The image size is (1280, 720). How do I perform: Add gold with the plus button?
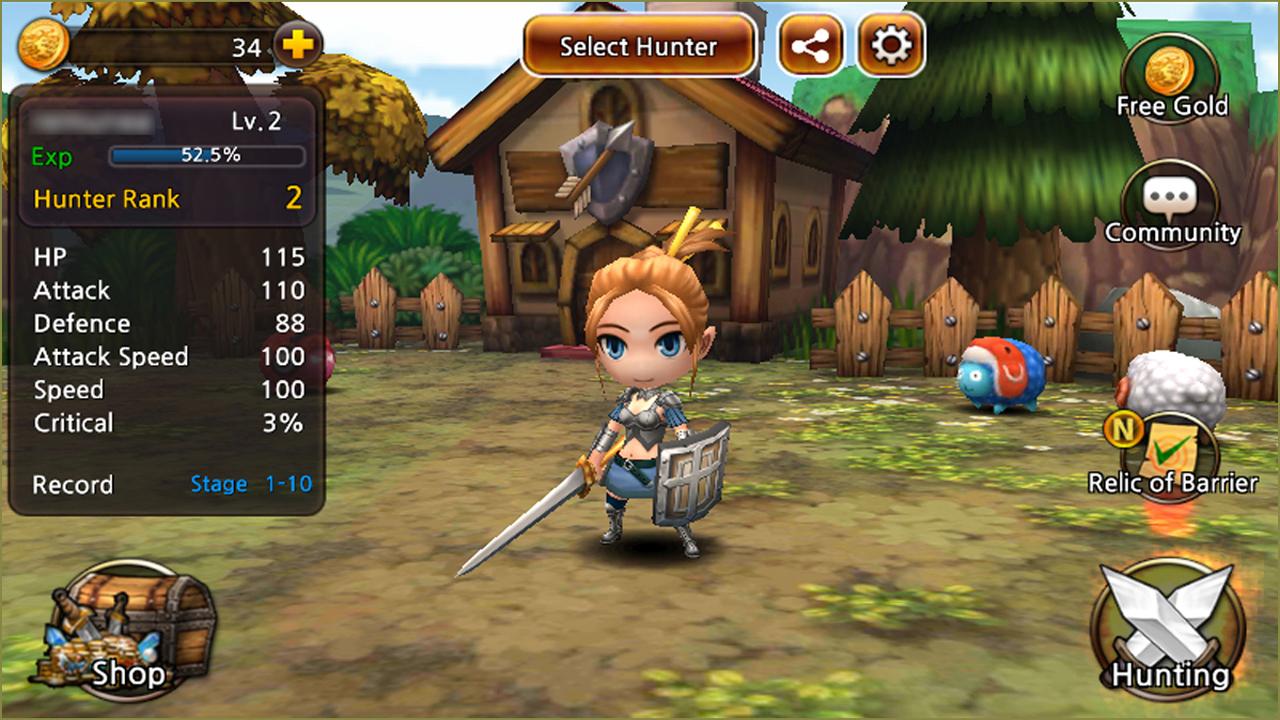tap(297, 46)
